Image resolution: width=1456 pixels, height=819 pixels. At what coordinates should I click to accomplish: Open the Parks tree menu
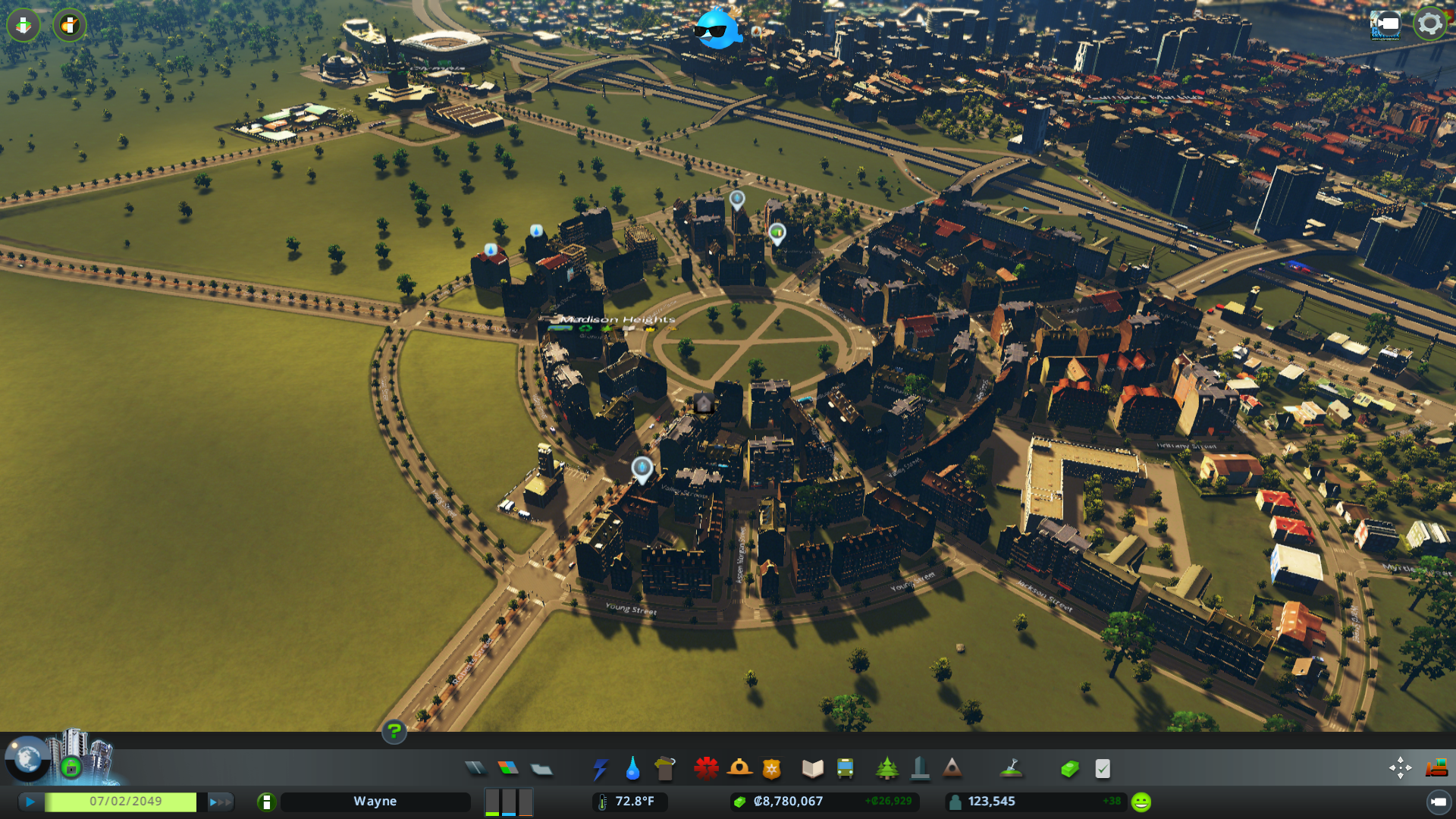(x=886, y=769)
